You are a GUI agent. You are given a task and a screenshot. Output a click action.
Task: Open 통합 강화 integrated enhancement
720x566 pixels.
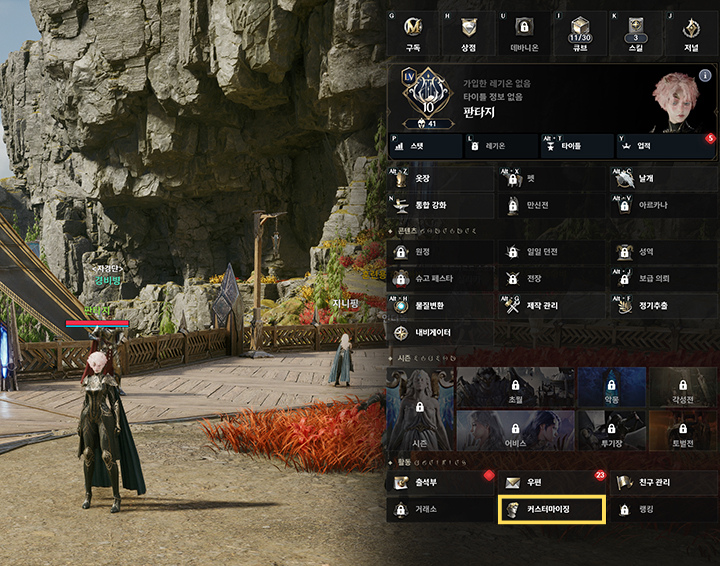pos(440,205)
